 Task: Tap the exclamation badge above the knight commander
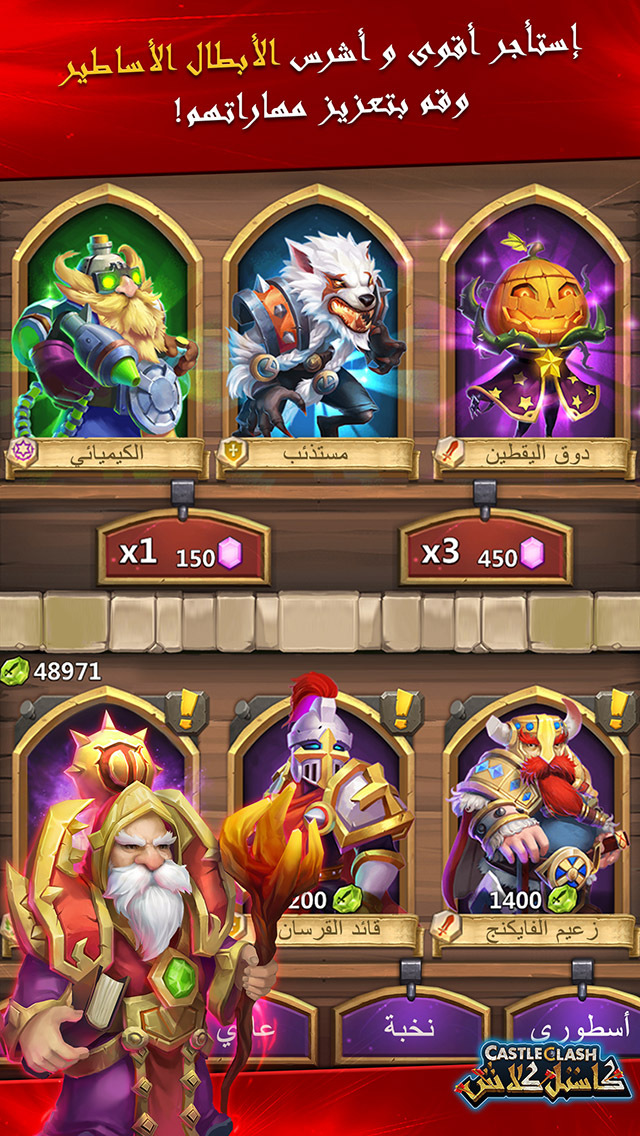click(x=403, y=711)
